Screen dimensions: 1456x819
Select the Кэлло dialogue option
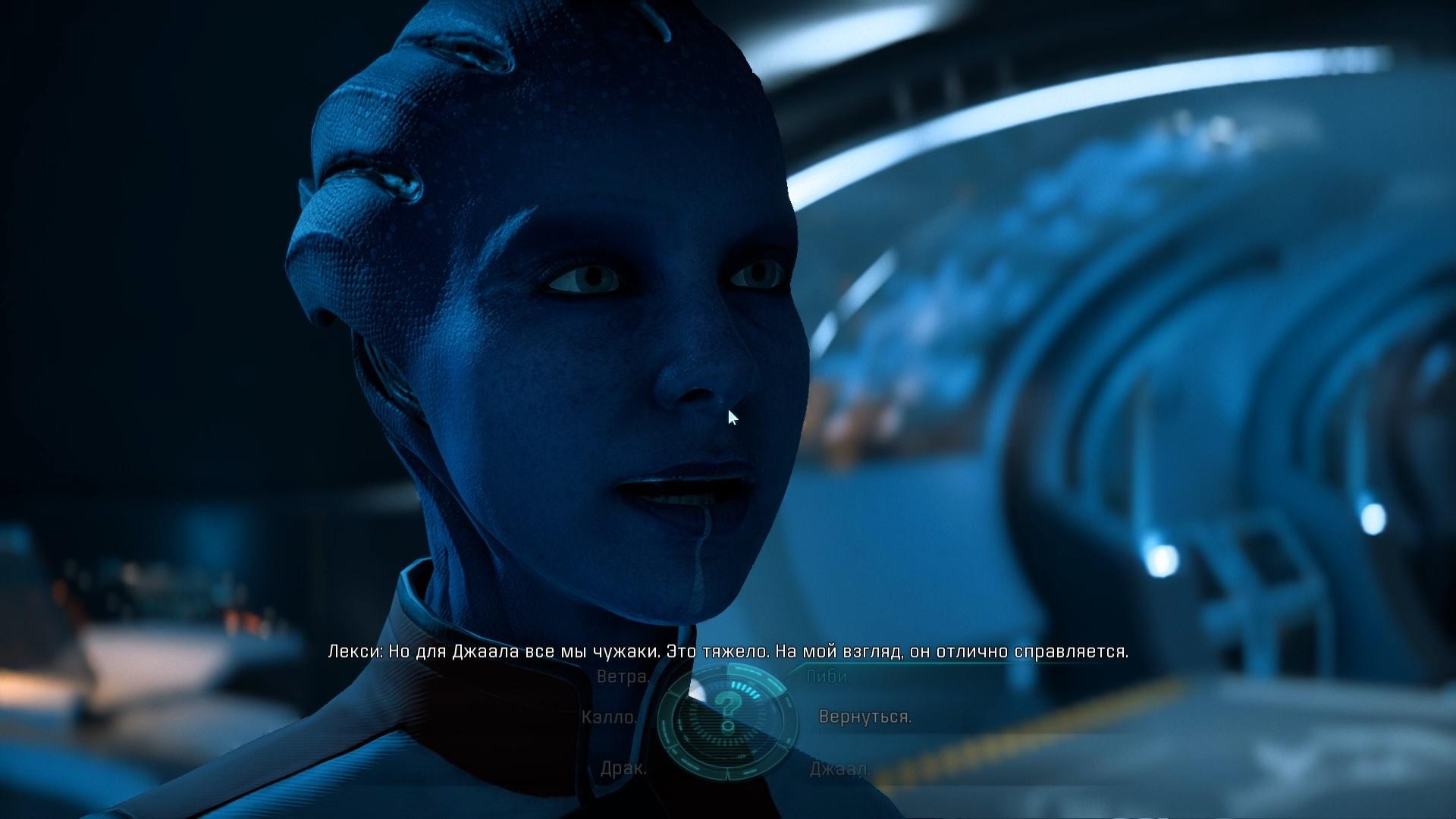pos(608,717)
